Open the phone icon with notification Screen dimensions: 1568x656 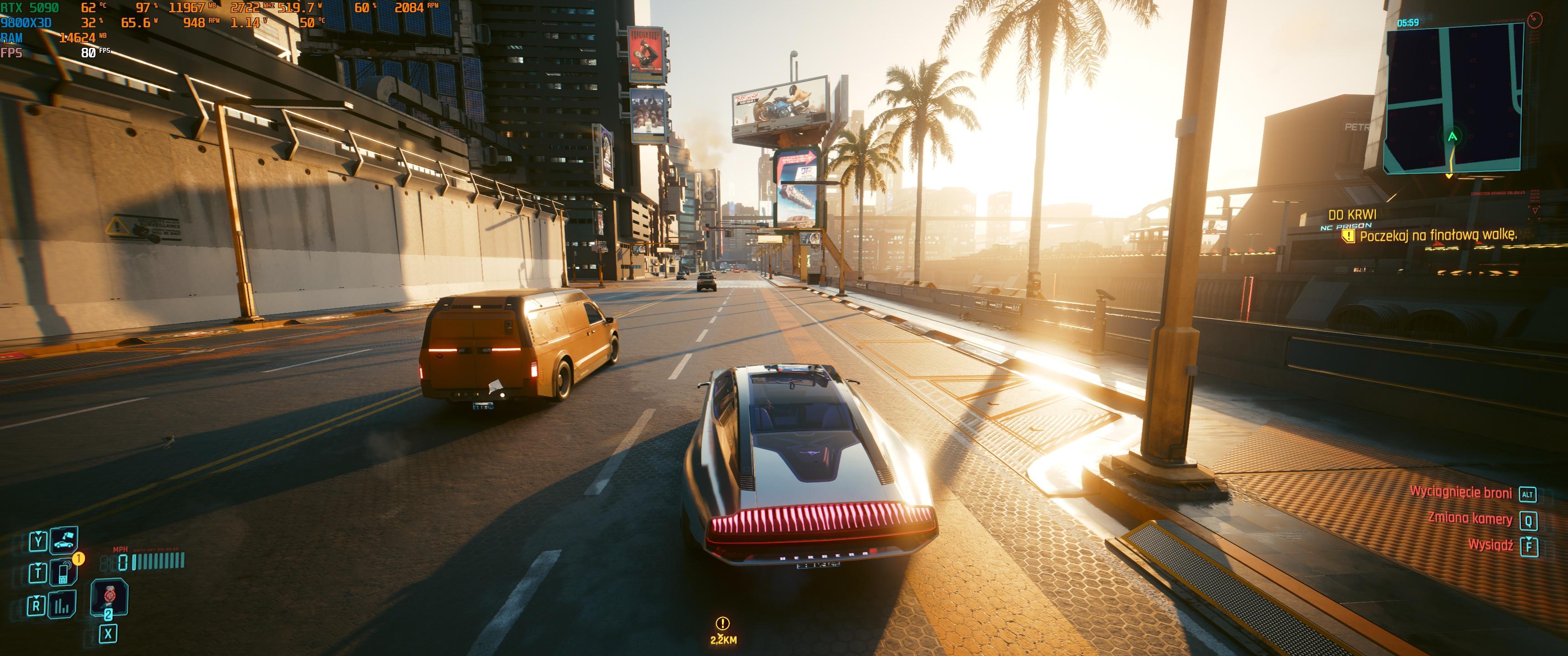(x=63, y=573)
